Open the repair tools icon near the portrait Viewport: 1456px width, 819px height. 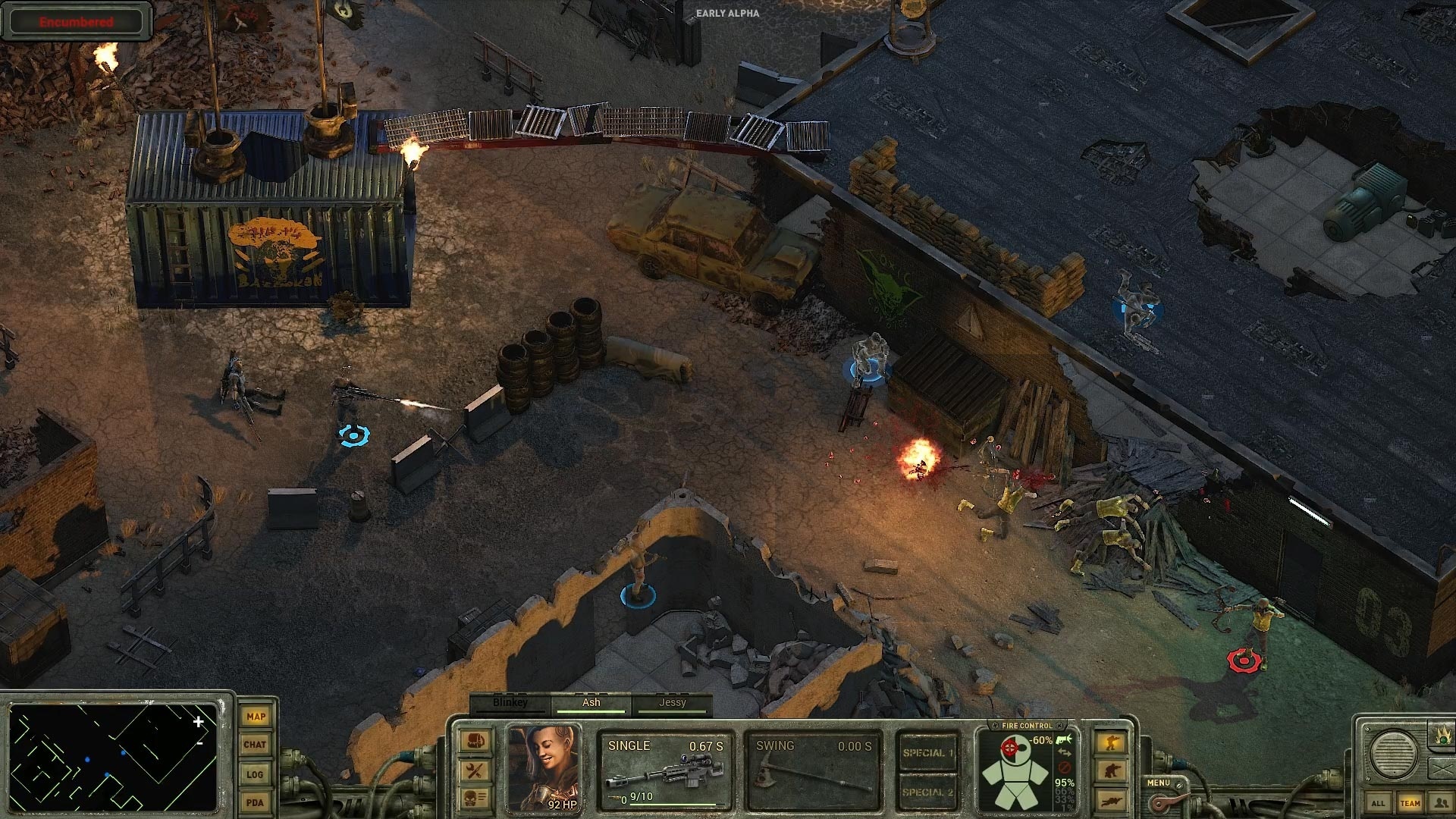[474, 770]
